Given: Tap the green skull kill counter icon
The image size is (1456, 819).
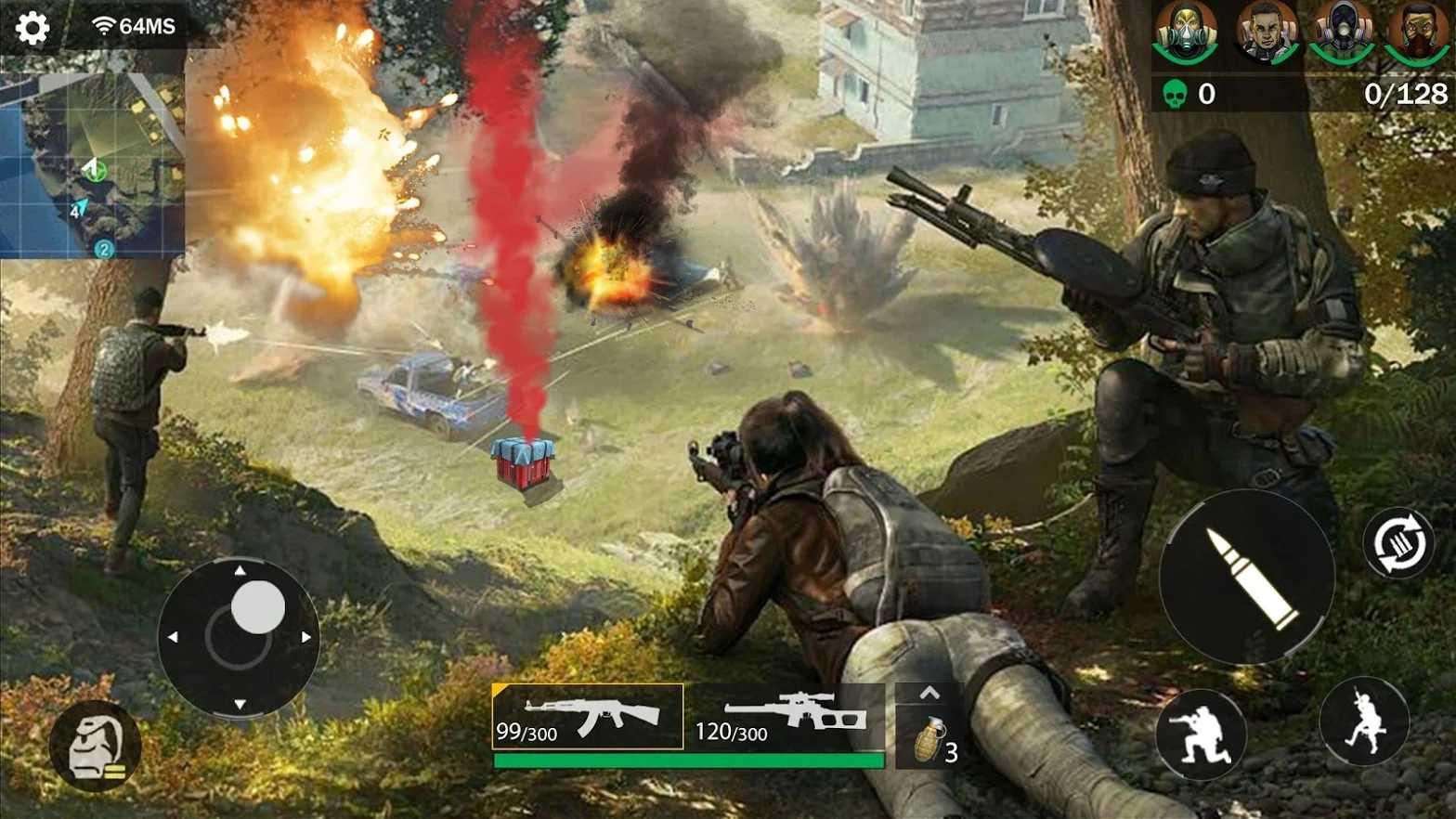Looking at the screenshot, I should coord(1176,91).
